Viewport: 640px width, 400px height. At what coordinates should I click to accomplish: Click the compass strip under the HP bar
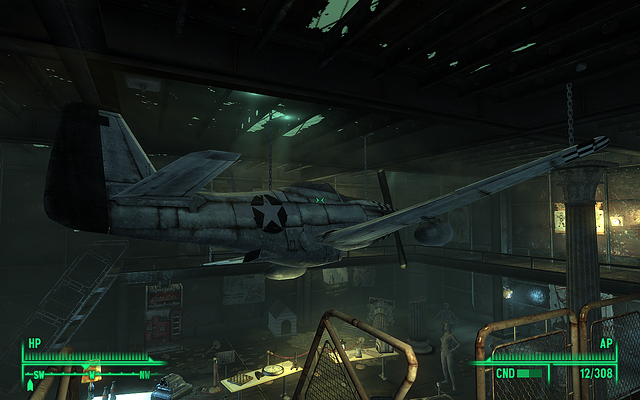[x=90, y=374]
